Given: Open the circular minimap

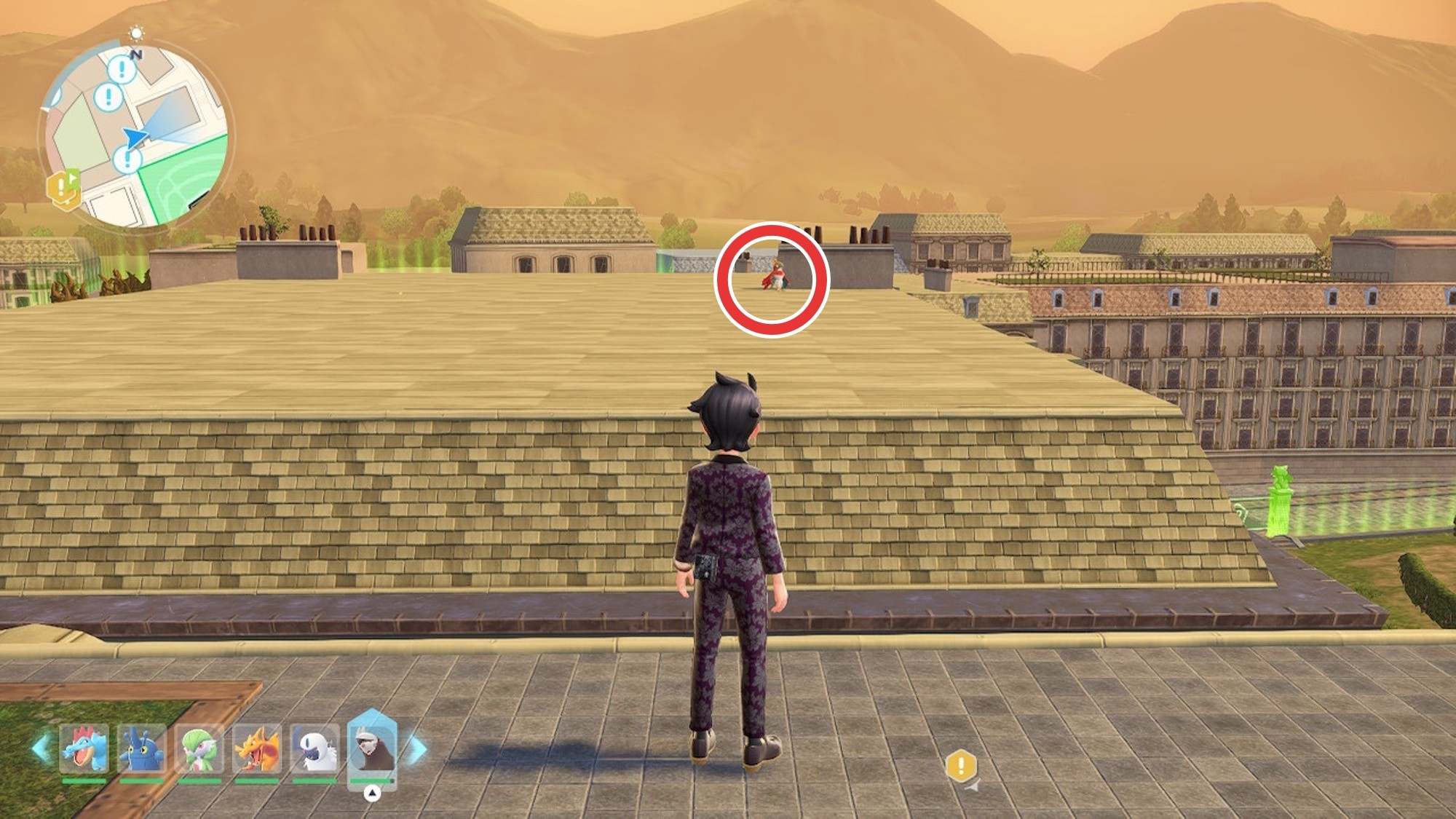Looking at the screenshot, I should [x=137, y=135].
